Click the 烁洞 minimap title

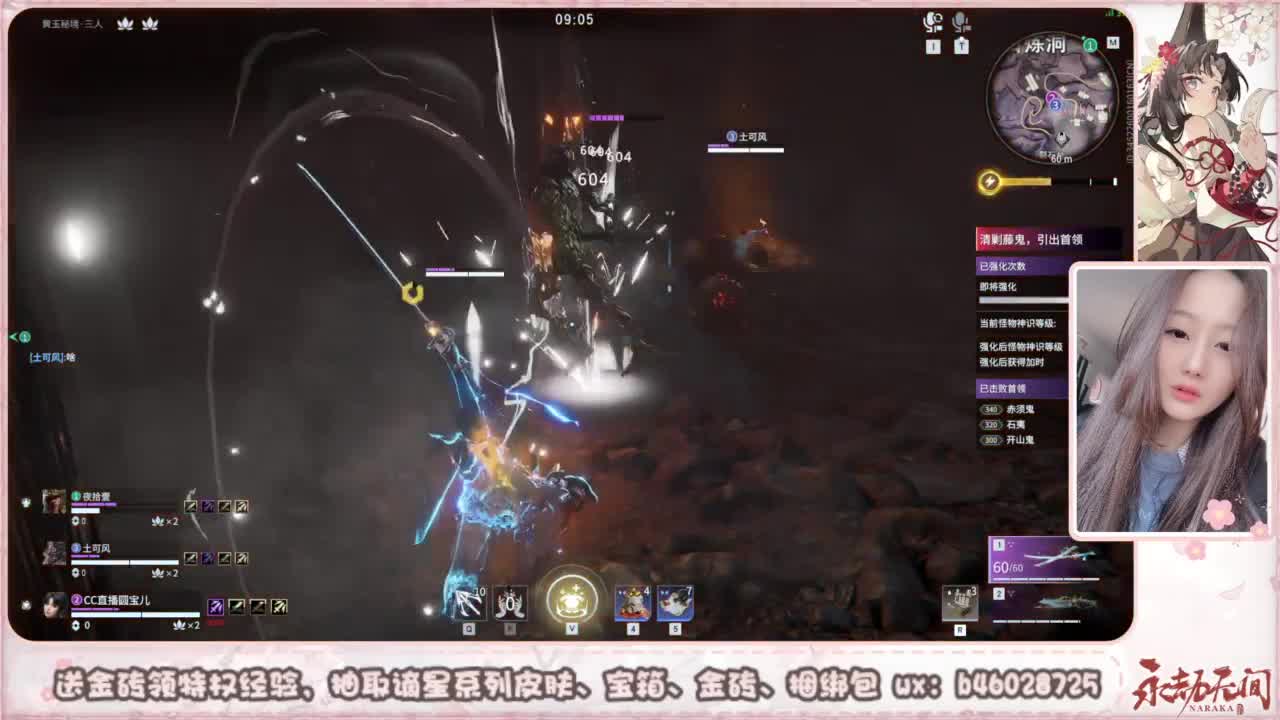pos(1043,44)
